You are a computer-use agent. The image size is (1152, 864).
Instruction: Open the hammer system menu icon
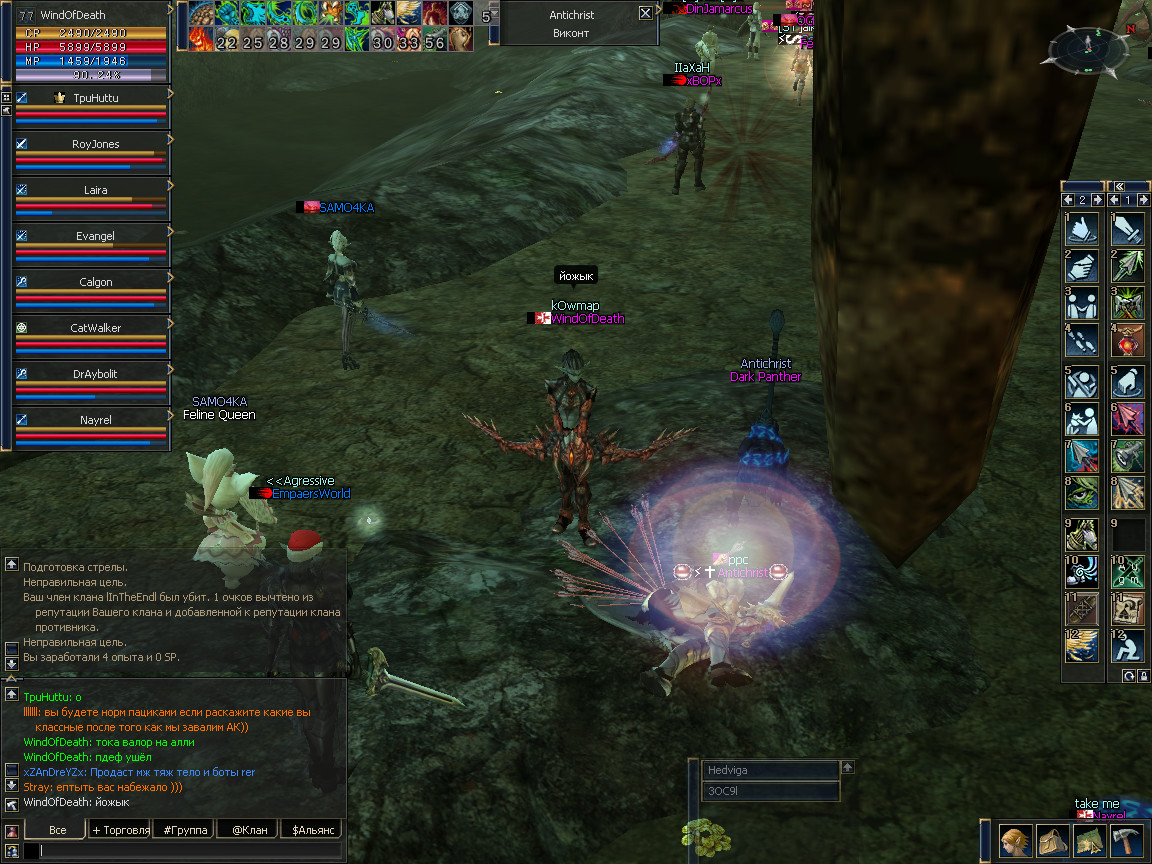(x=1127, y=841)
